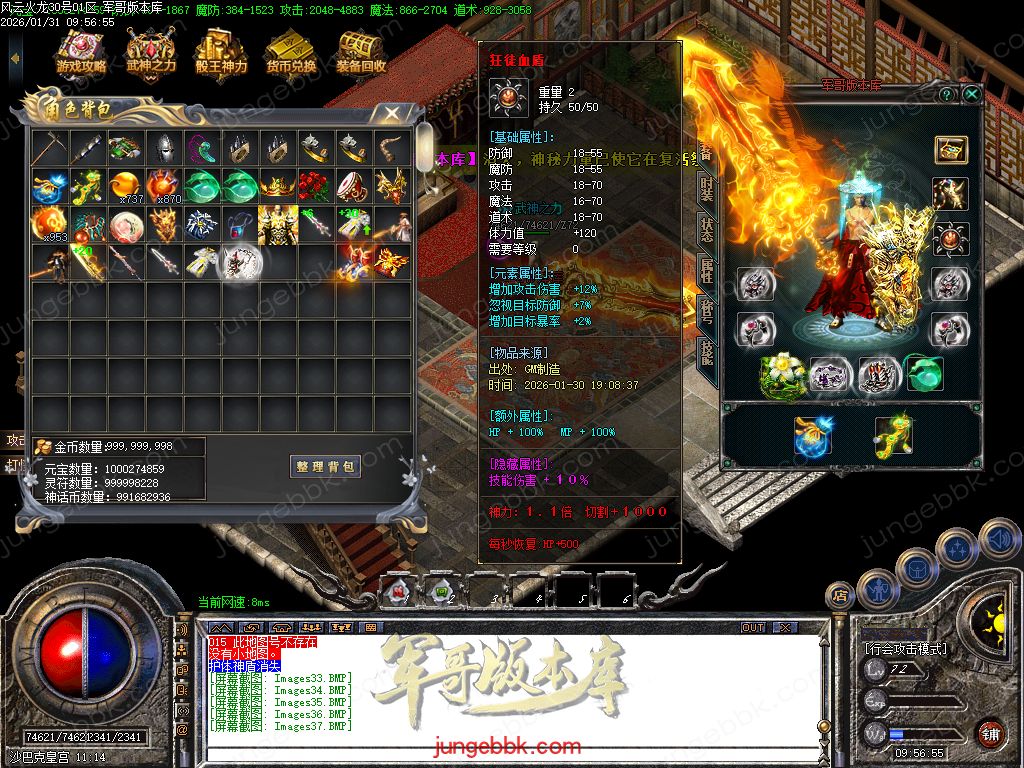Select the red roses bouquet item
This screenshot has height=768, width=1024.
pos(317,187)
